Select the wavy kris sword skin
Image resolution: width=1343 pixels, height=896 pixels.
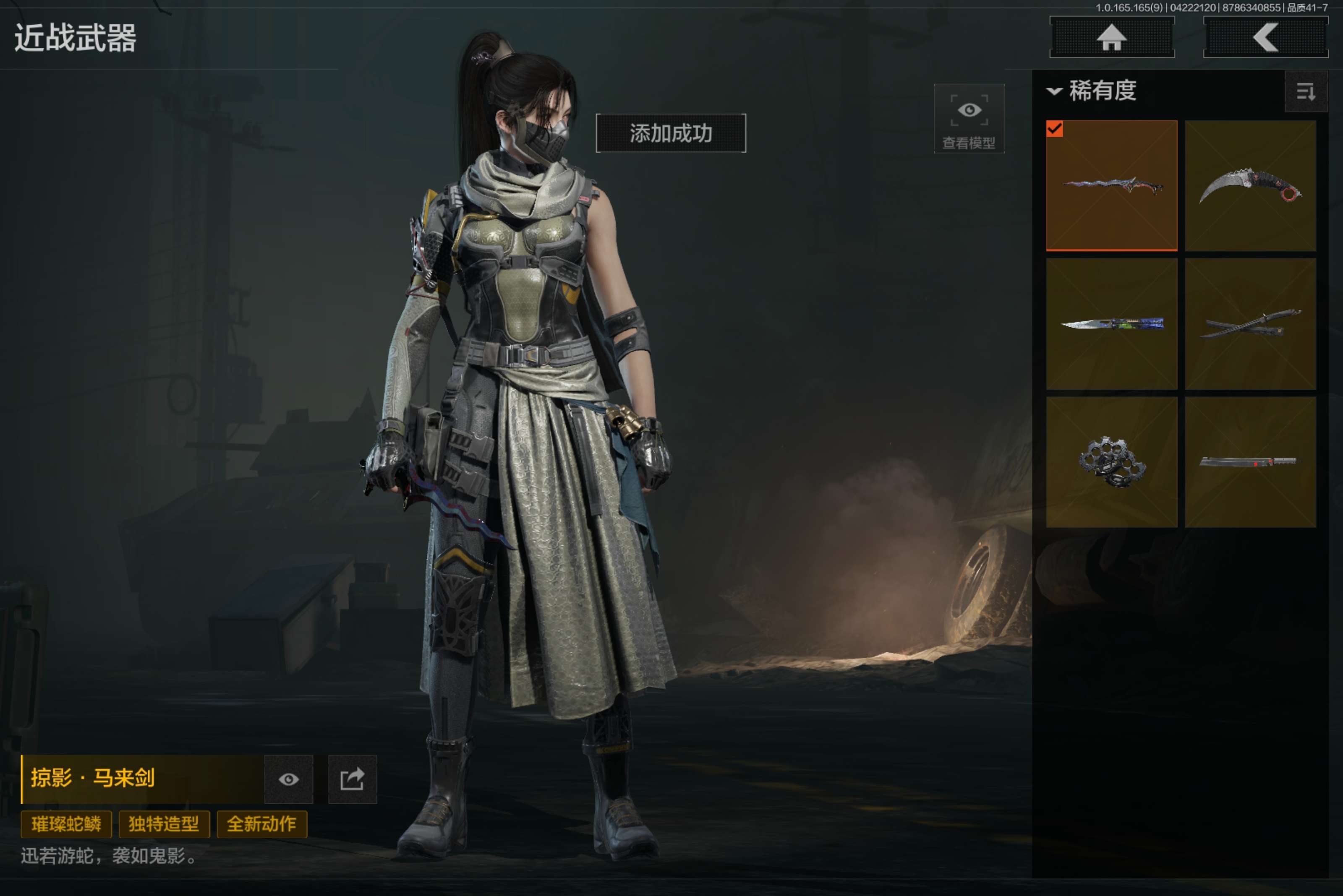pos(1111,186)
